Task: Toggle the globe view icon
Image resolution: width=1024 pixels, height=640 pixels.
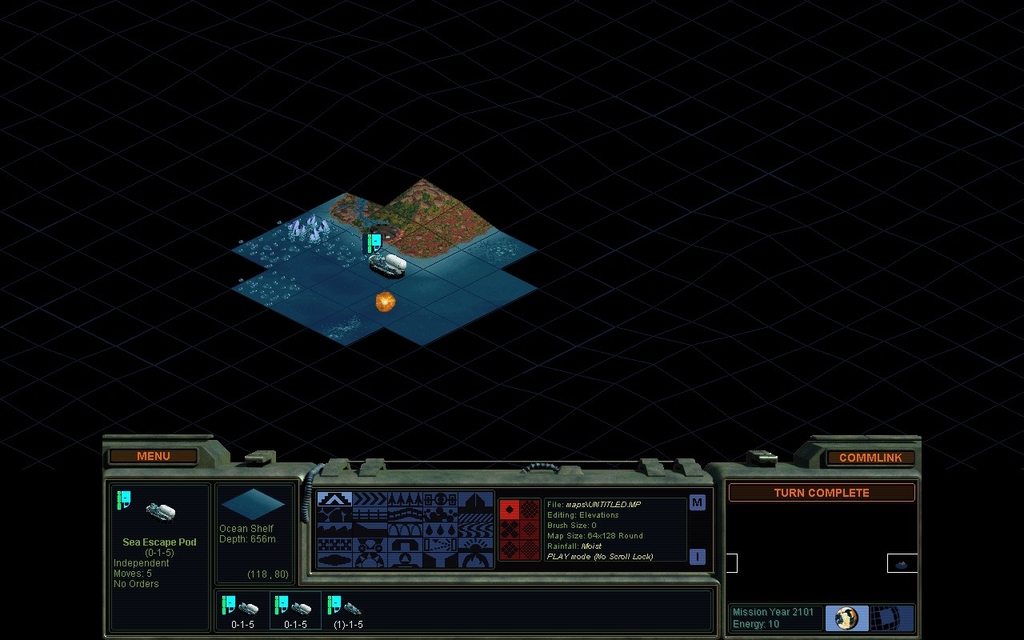Action: click(847, 617)
